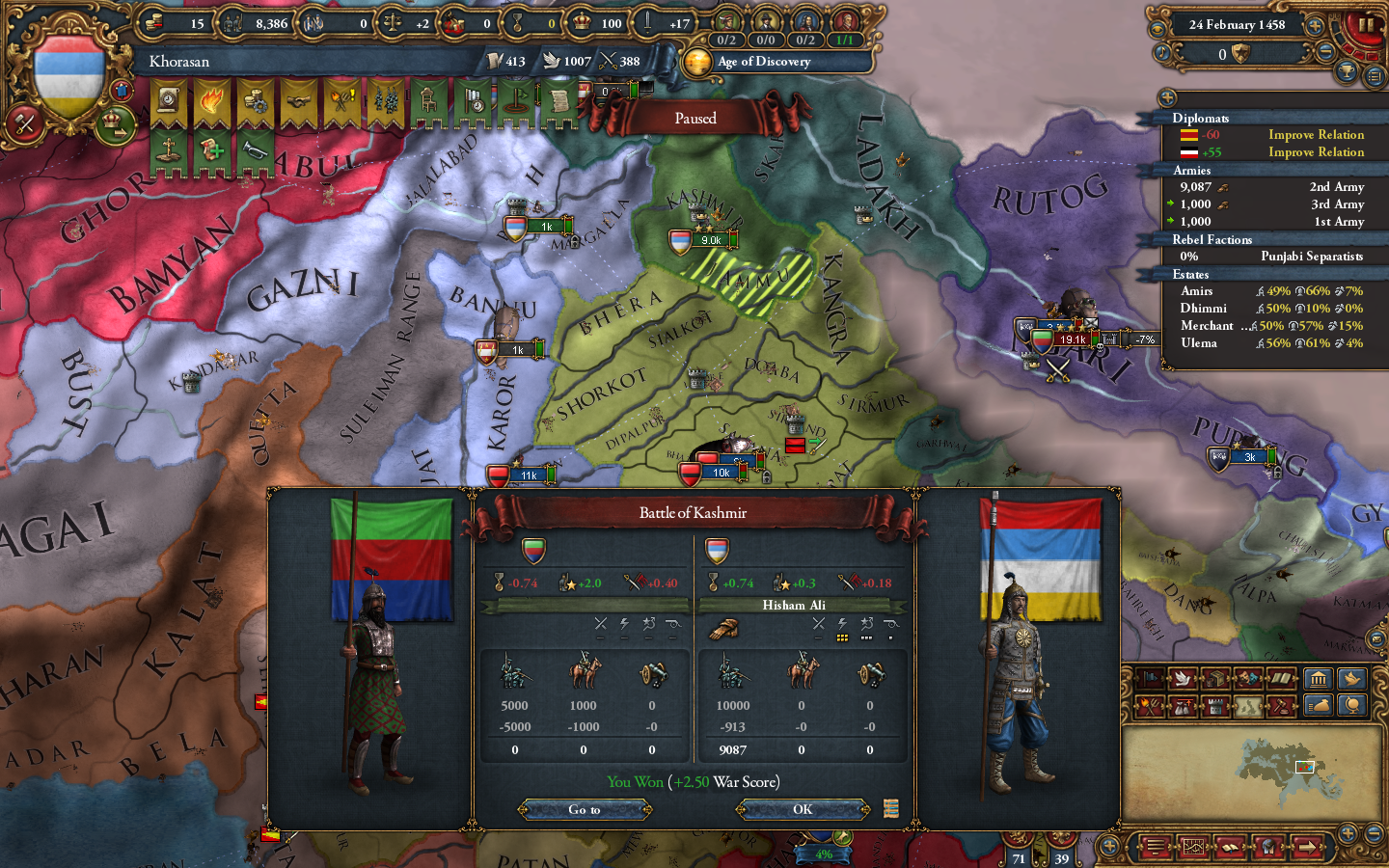Open the economy view money bag icon
Screen dimensions: 1389x868
click(1319, 705)
